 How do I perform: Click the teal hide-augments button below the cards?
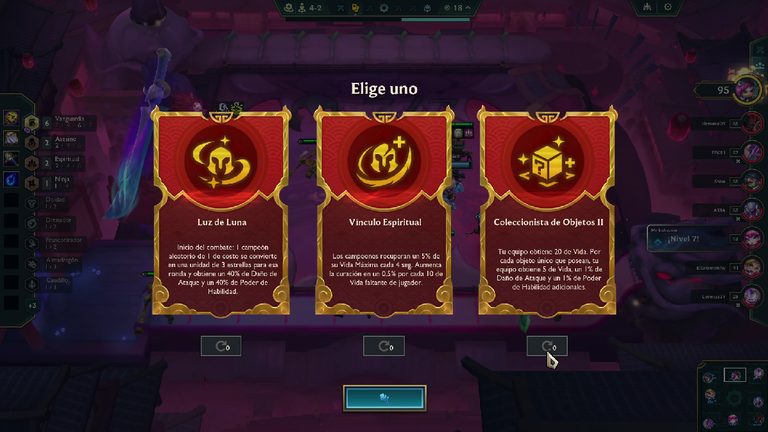pyautogui.click(x=384, y=397)
